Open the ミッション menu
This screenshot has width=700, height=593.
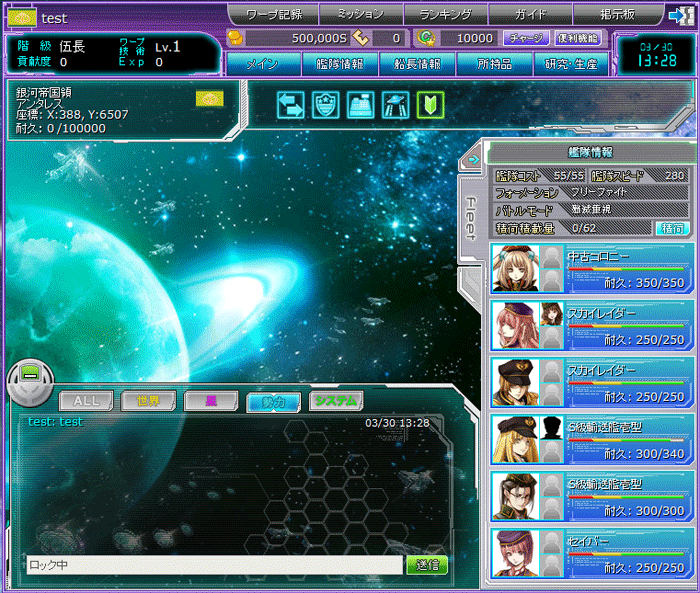coord(360,15)
